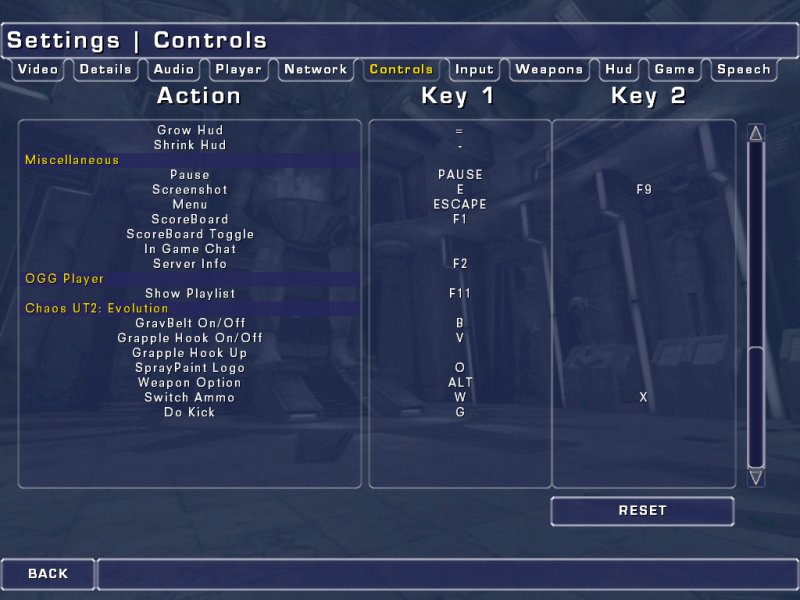Select the Screenshot Key 2 binding F9

coord(644,189)
